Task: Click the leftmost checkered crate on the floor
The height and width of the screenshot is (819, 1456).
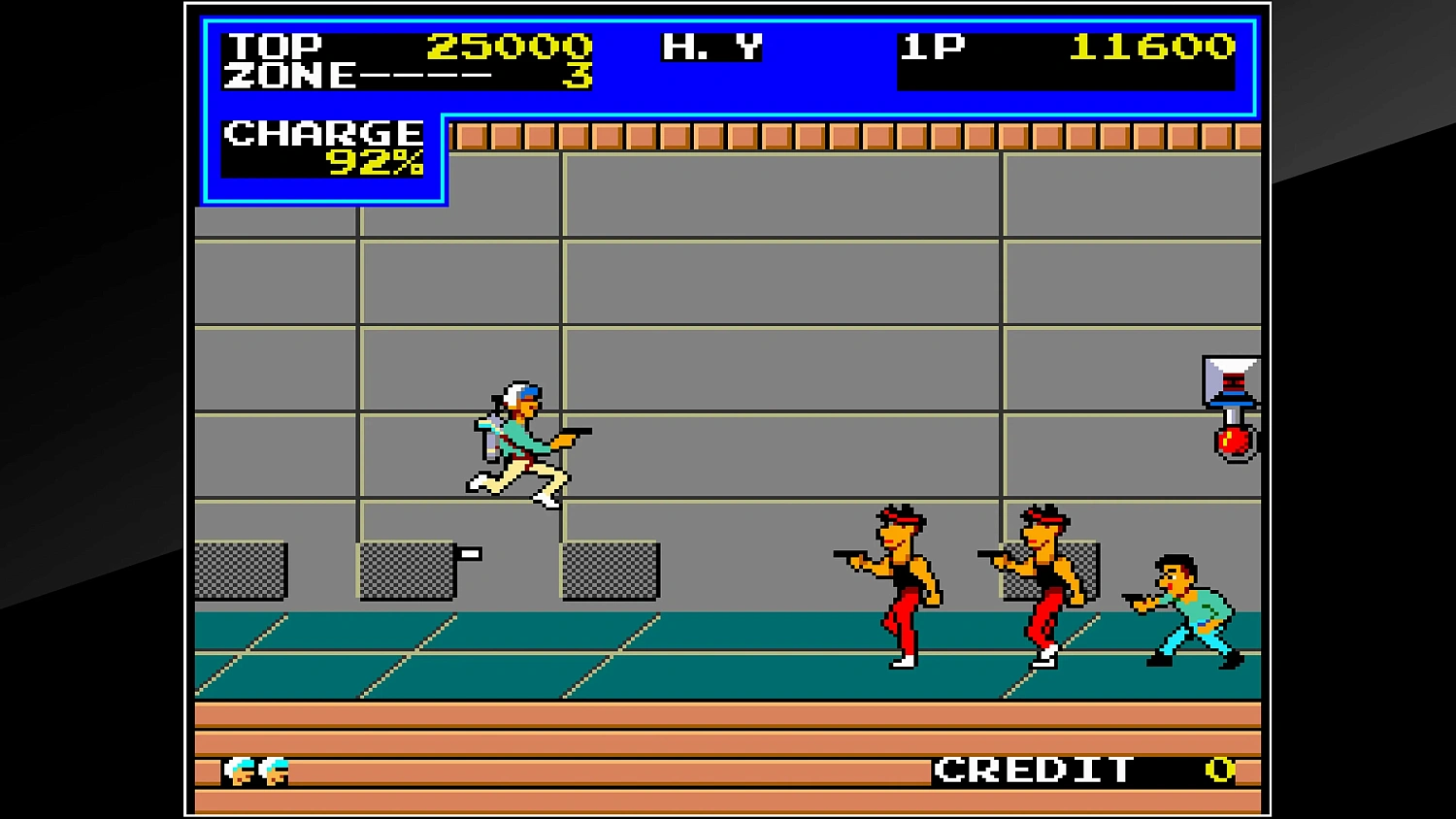Action: pos(241,571)
